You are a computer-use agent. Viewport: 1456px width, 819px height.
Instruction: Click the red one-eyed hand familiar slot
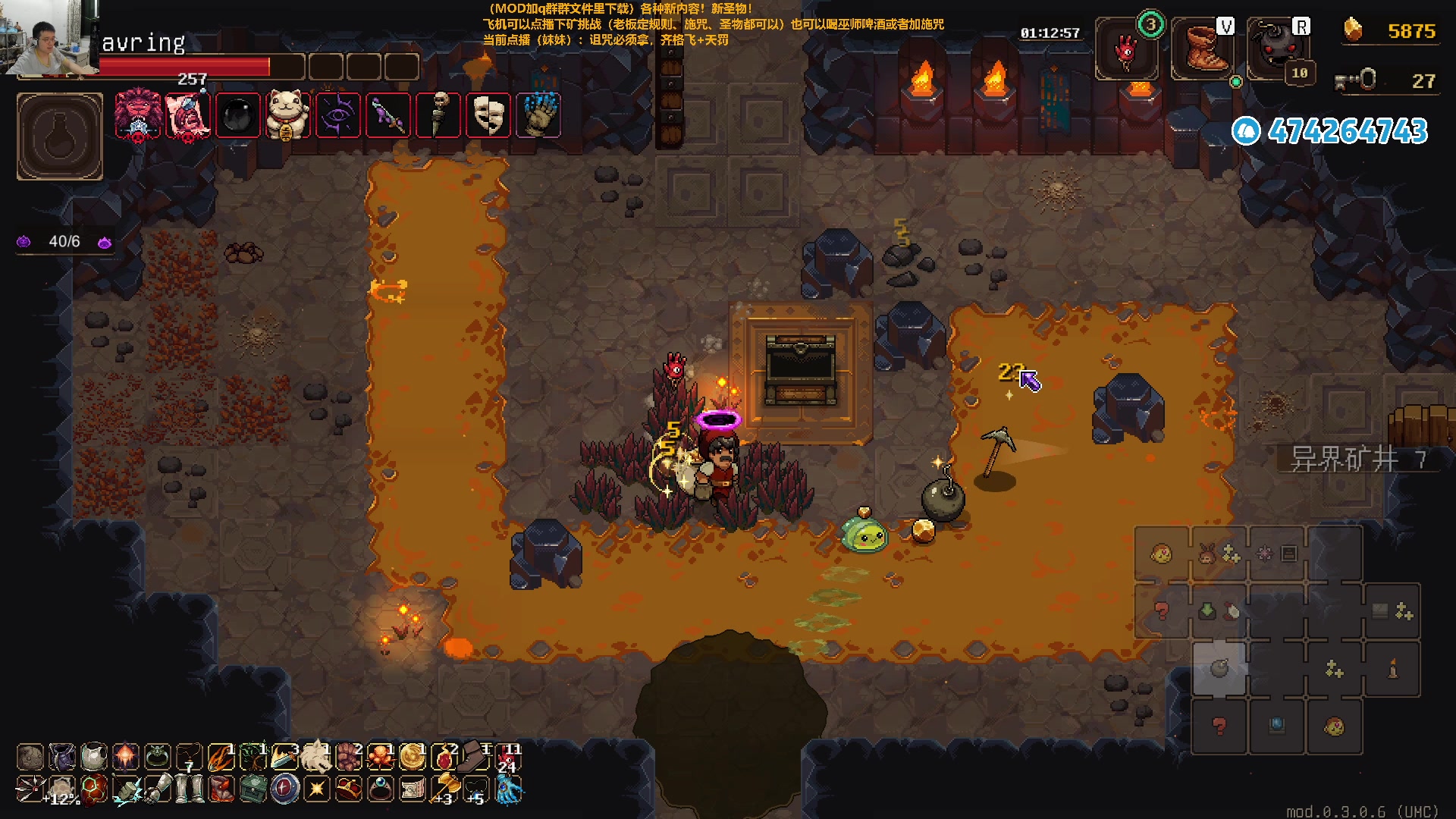[1126, 50]
